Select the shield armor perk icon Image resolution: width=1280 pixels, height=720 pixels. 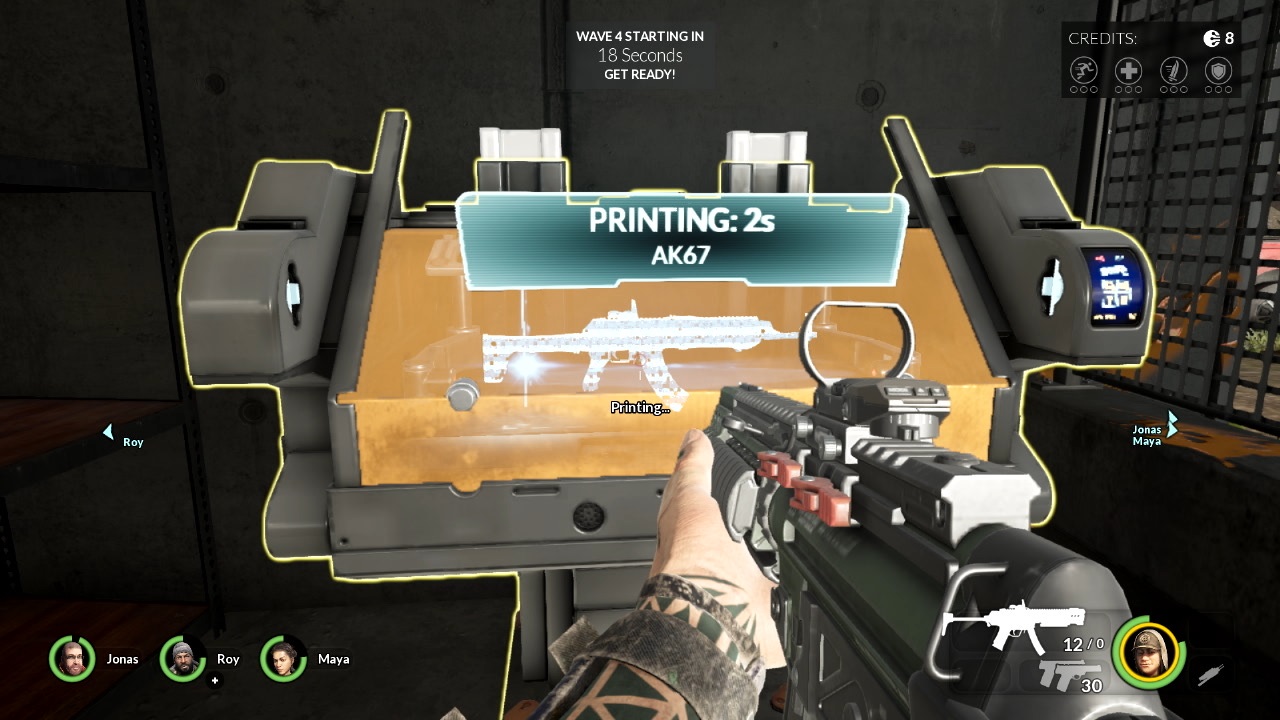(x=1217, y=70)
